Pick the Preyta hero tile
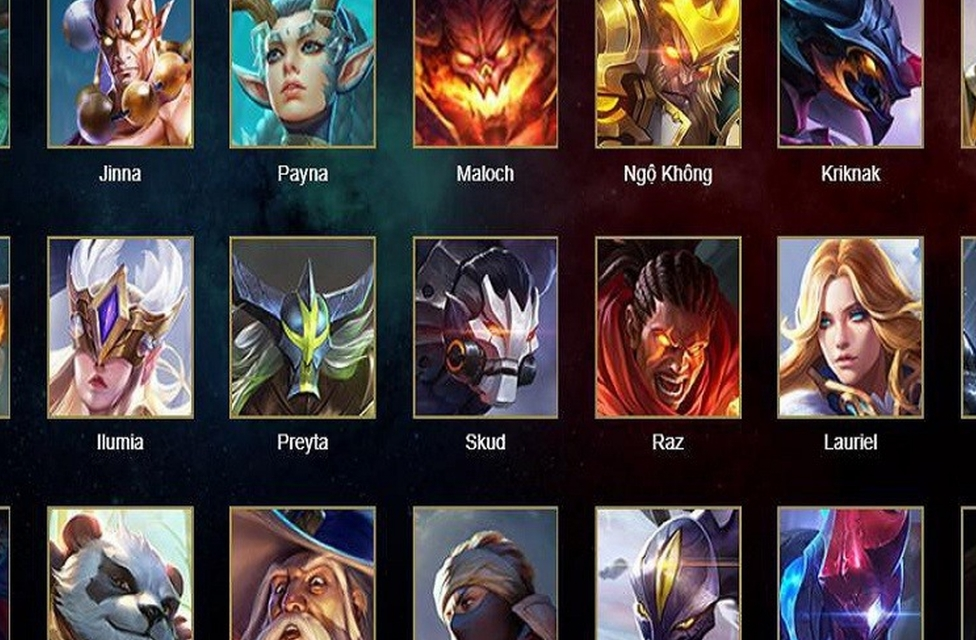The width and height of the screenshot is (976, 640). point(302,327)
